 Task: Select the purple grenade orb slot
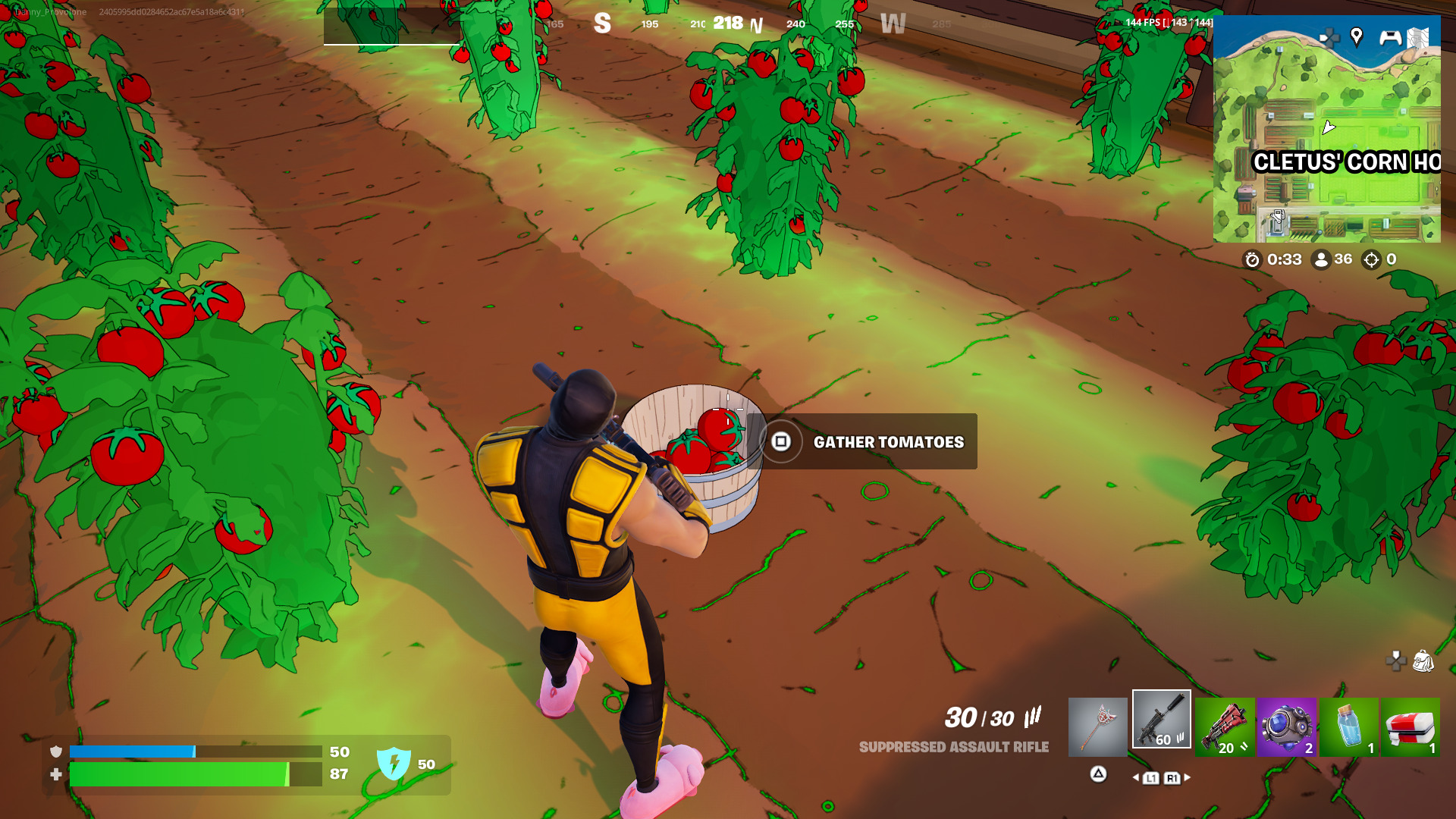[x=1286, y=727]
